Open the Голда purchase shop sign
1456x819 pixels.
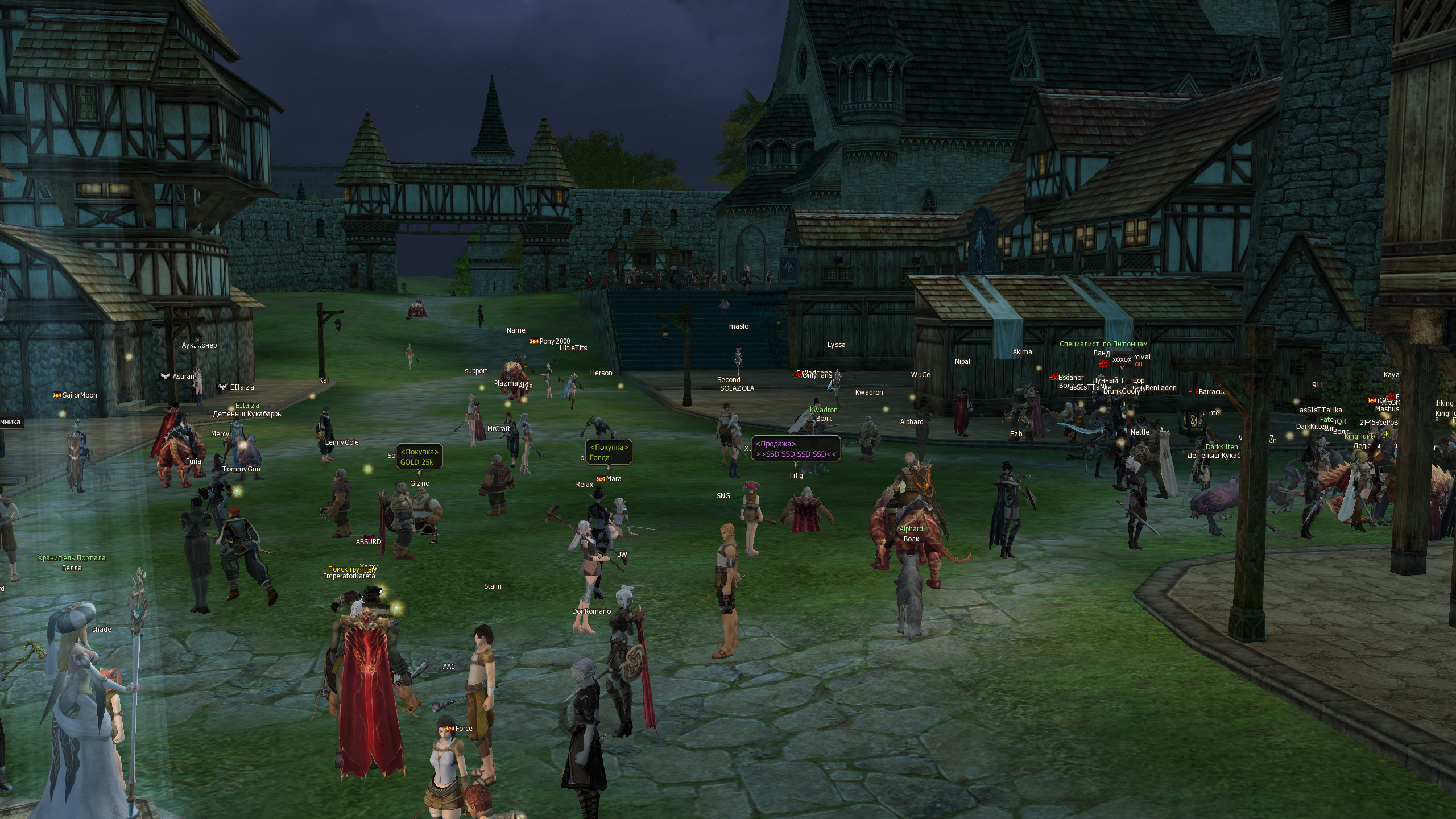point(609,453)
